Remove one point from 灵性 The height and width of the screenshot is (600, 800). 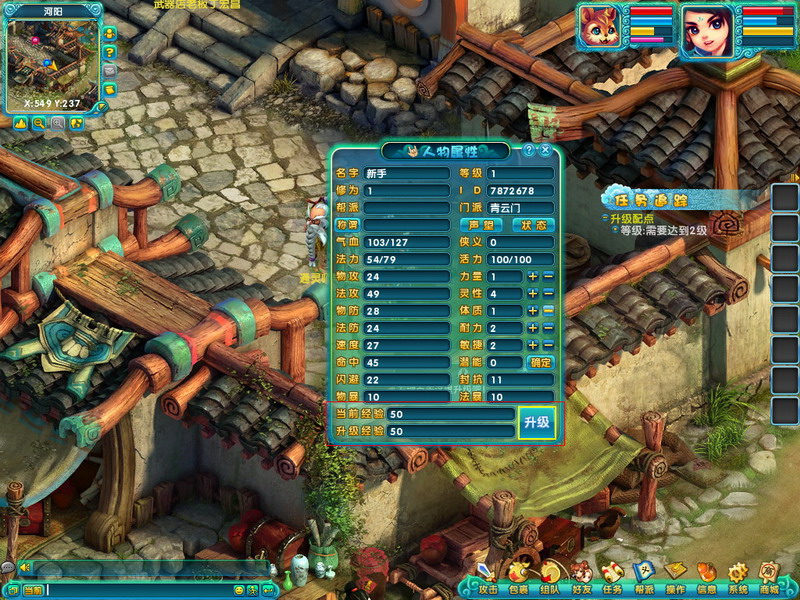548,293
